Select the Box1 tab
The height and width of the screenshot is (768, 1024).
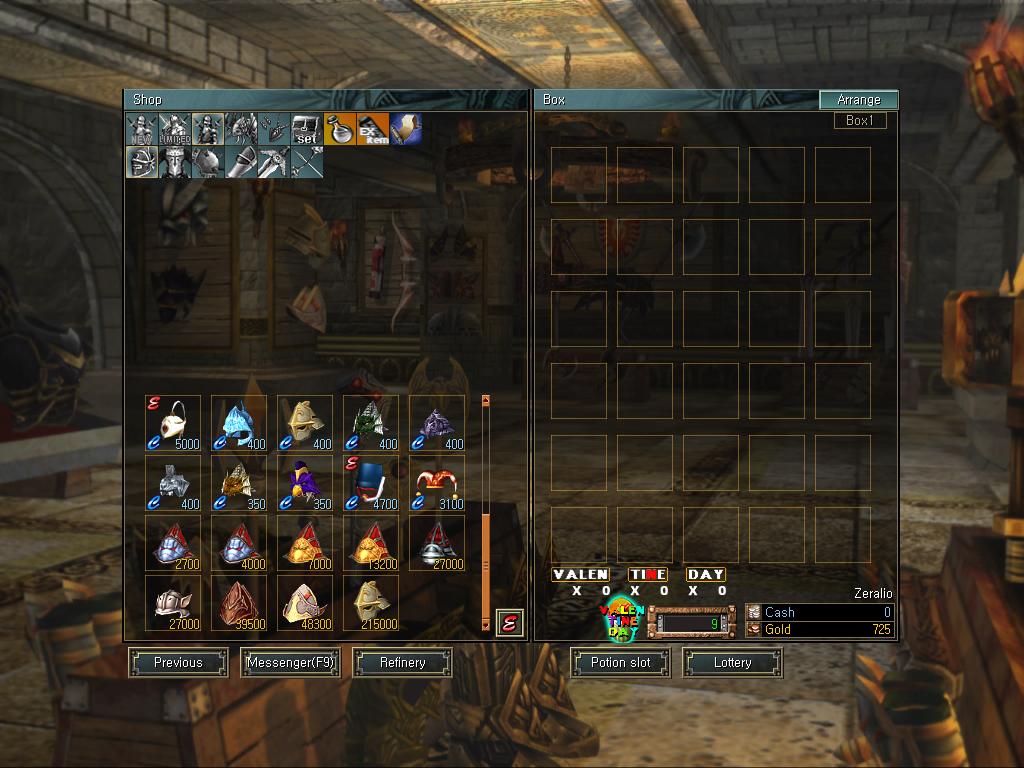(x=860, y=121)
